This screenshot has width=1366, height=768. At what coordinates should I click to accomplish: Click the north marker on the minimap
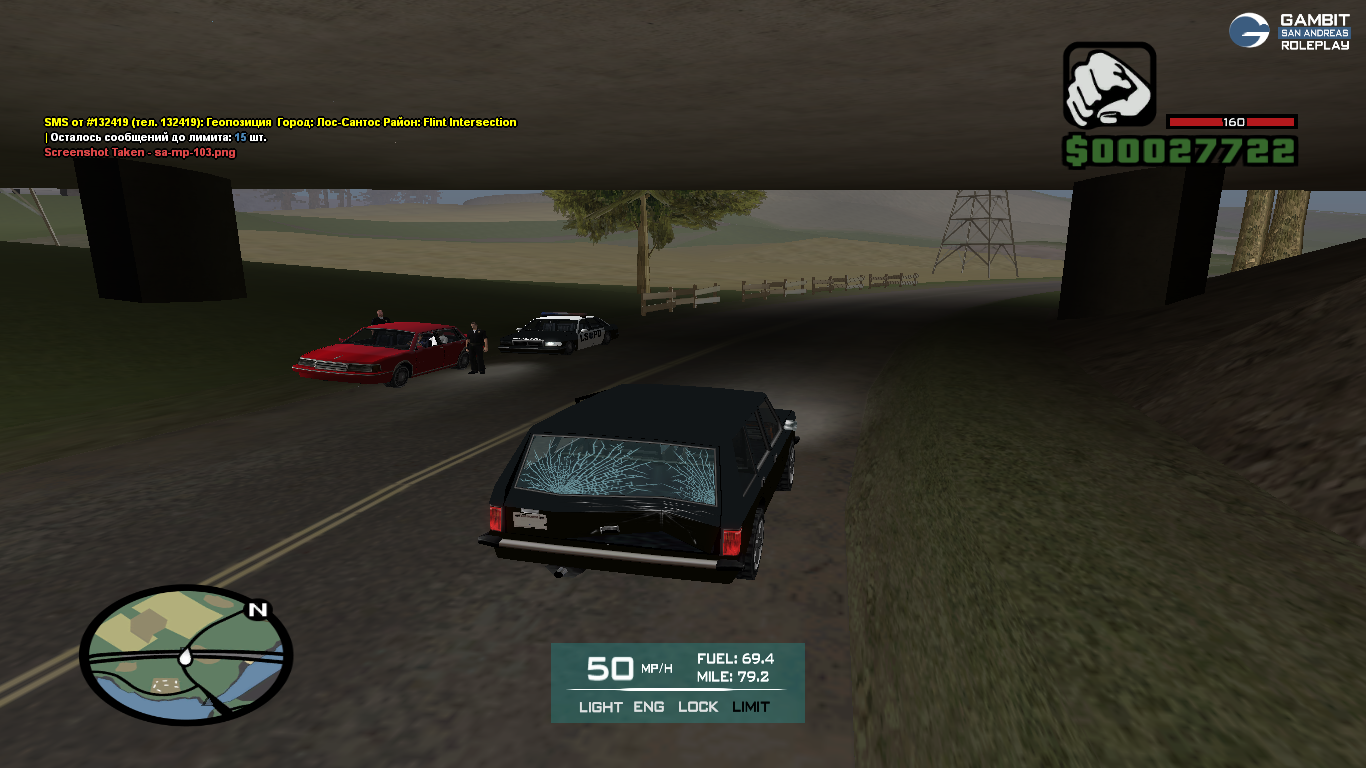tap(258, 610)
